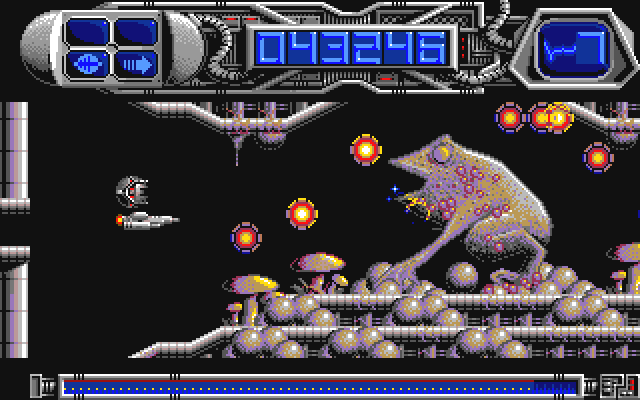
Task: Select the round ship powerup icon
Action: [88, 65]
